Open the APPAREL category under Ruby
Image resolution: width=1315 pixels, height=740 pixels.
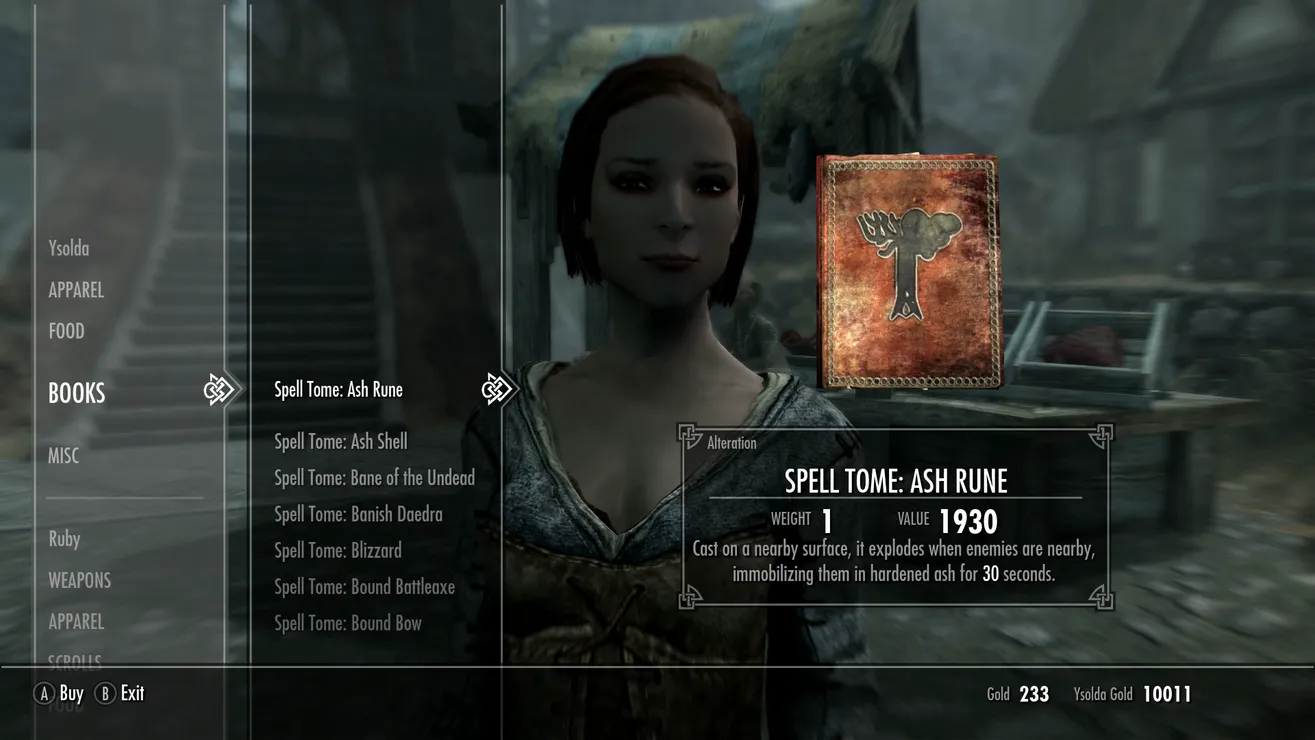pos(76,621)
